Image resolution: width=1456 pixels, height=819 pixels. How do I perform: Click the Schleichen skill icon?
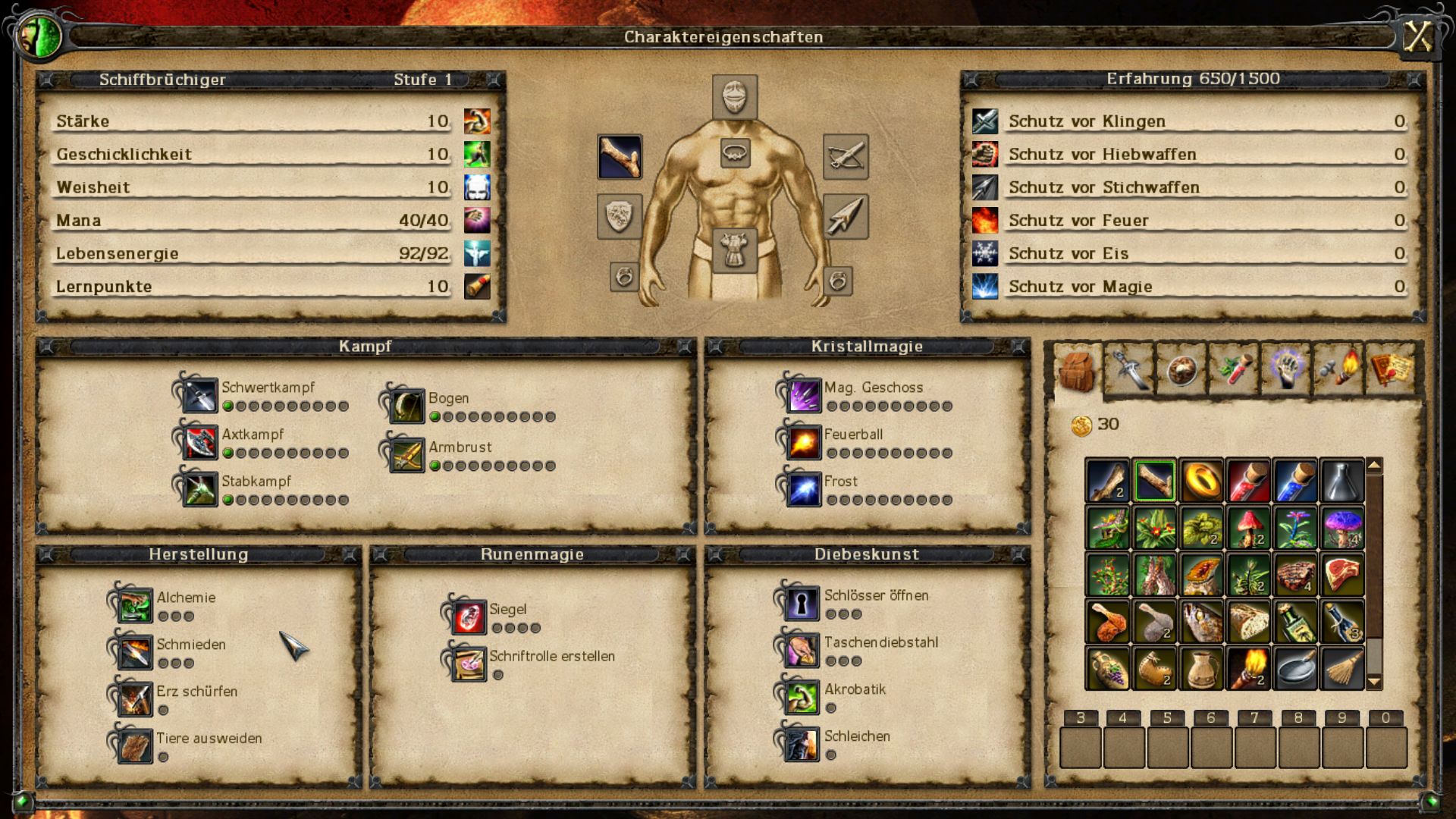pyautogui.click(x=803, y=745)
